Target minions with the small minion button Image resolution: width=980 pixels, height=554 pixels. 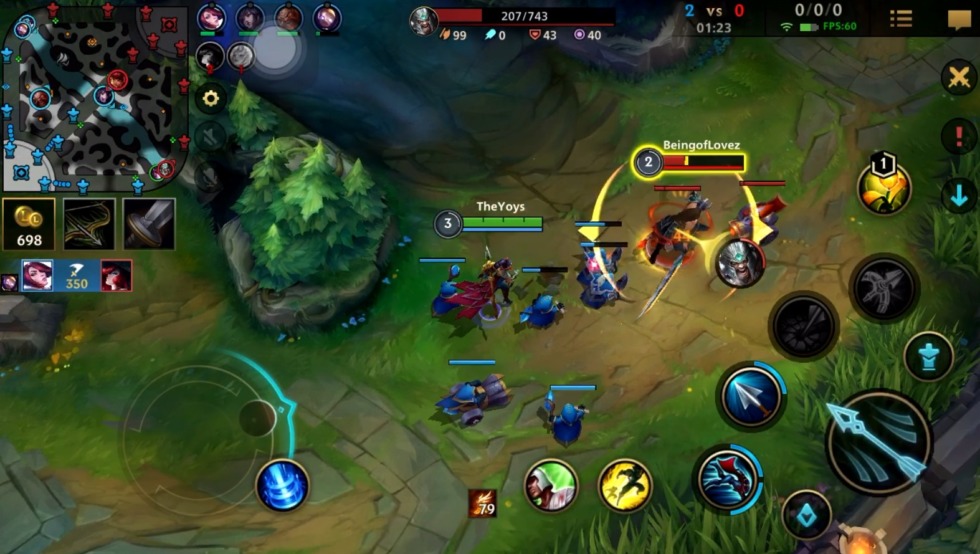pos(928,357)
